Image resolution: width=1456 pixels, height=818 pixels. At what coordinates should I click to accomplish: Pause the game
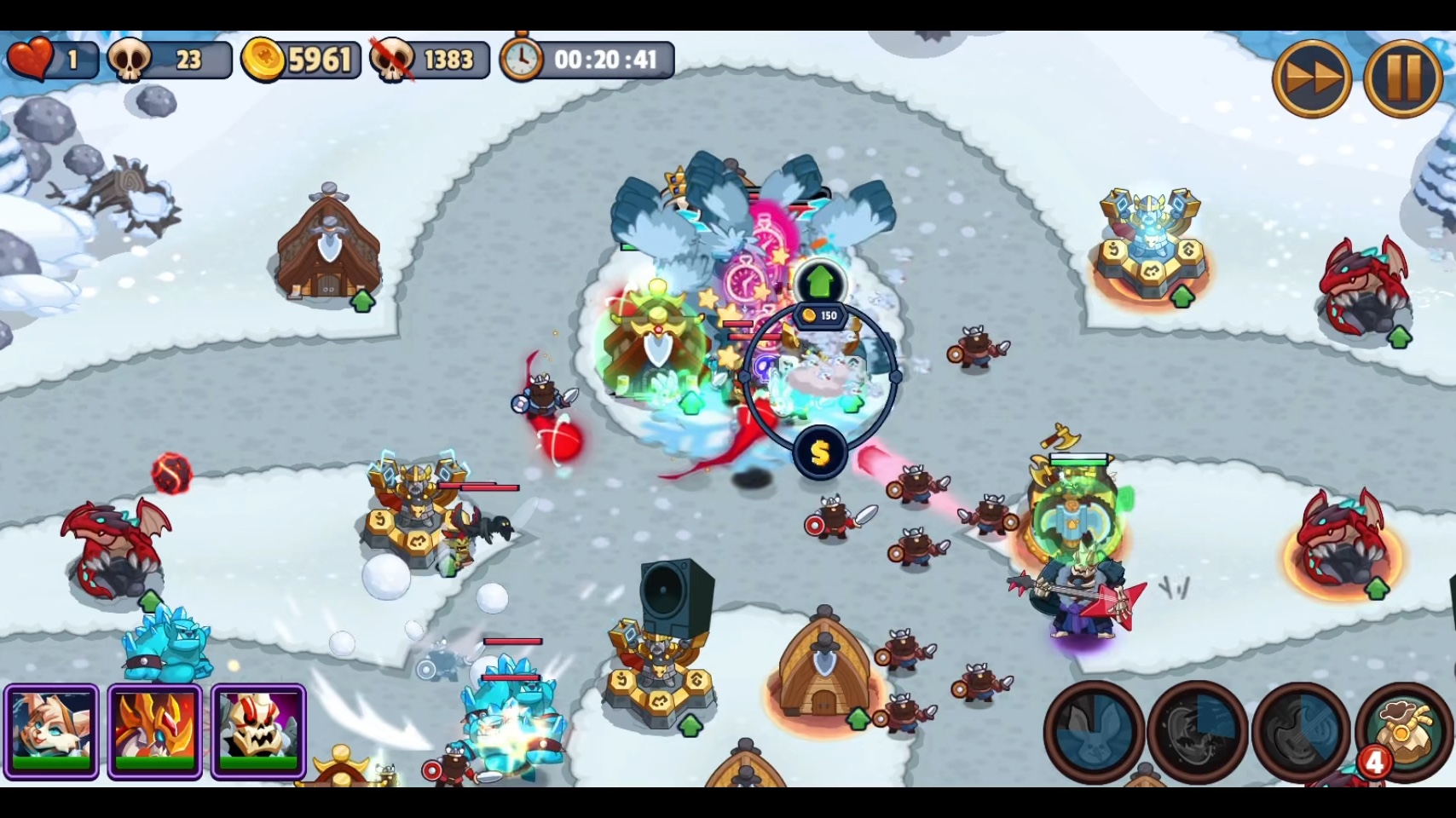point(1402,78)
